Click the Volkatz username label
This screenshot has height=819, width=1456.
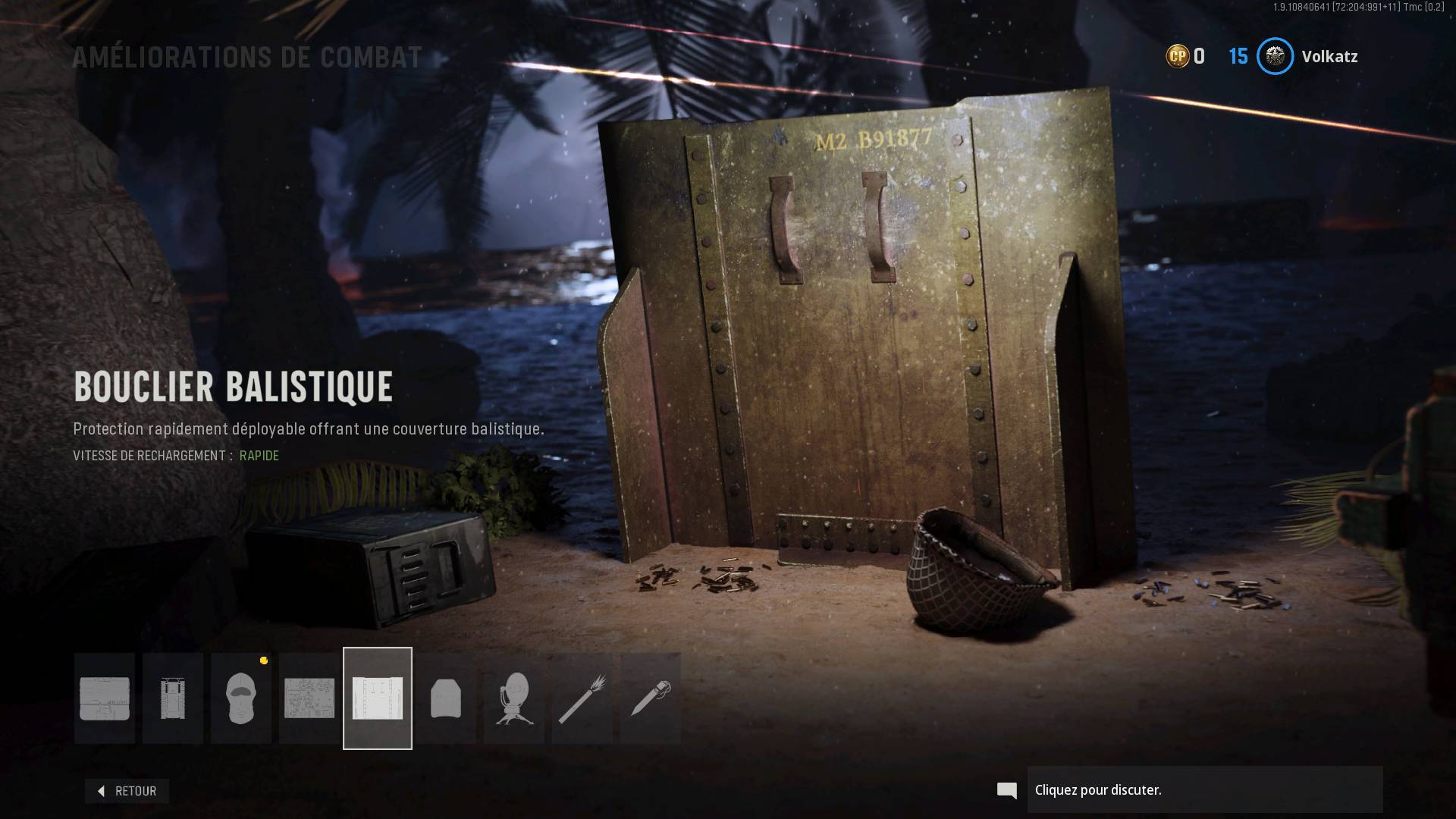pyautogui.click(x=1329, y=56)
